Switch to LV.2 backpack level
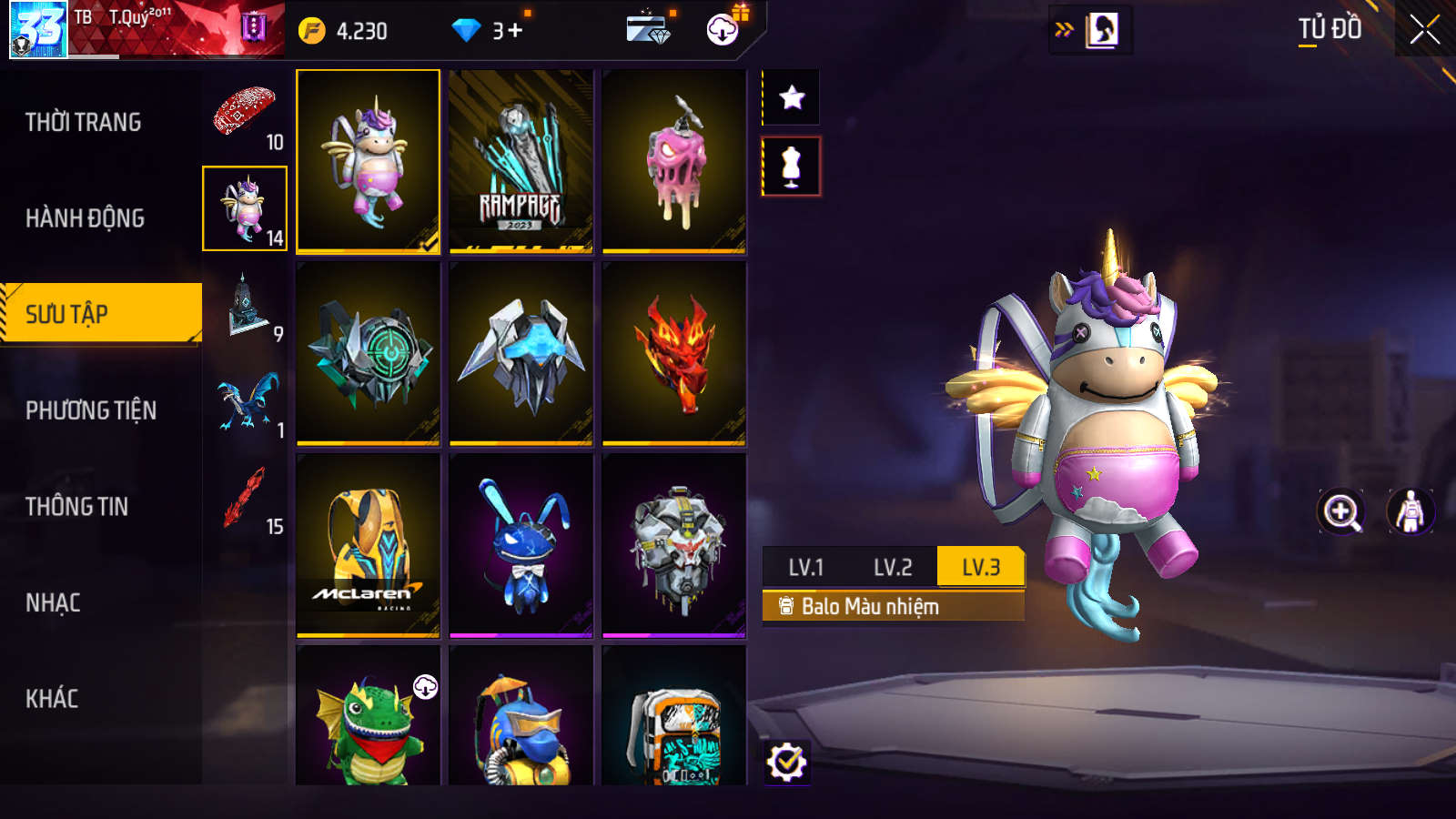This screenshot has height=819, width=1456. [892, 567]
